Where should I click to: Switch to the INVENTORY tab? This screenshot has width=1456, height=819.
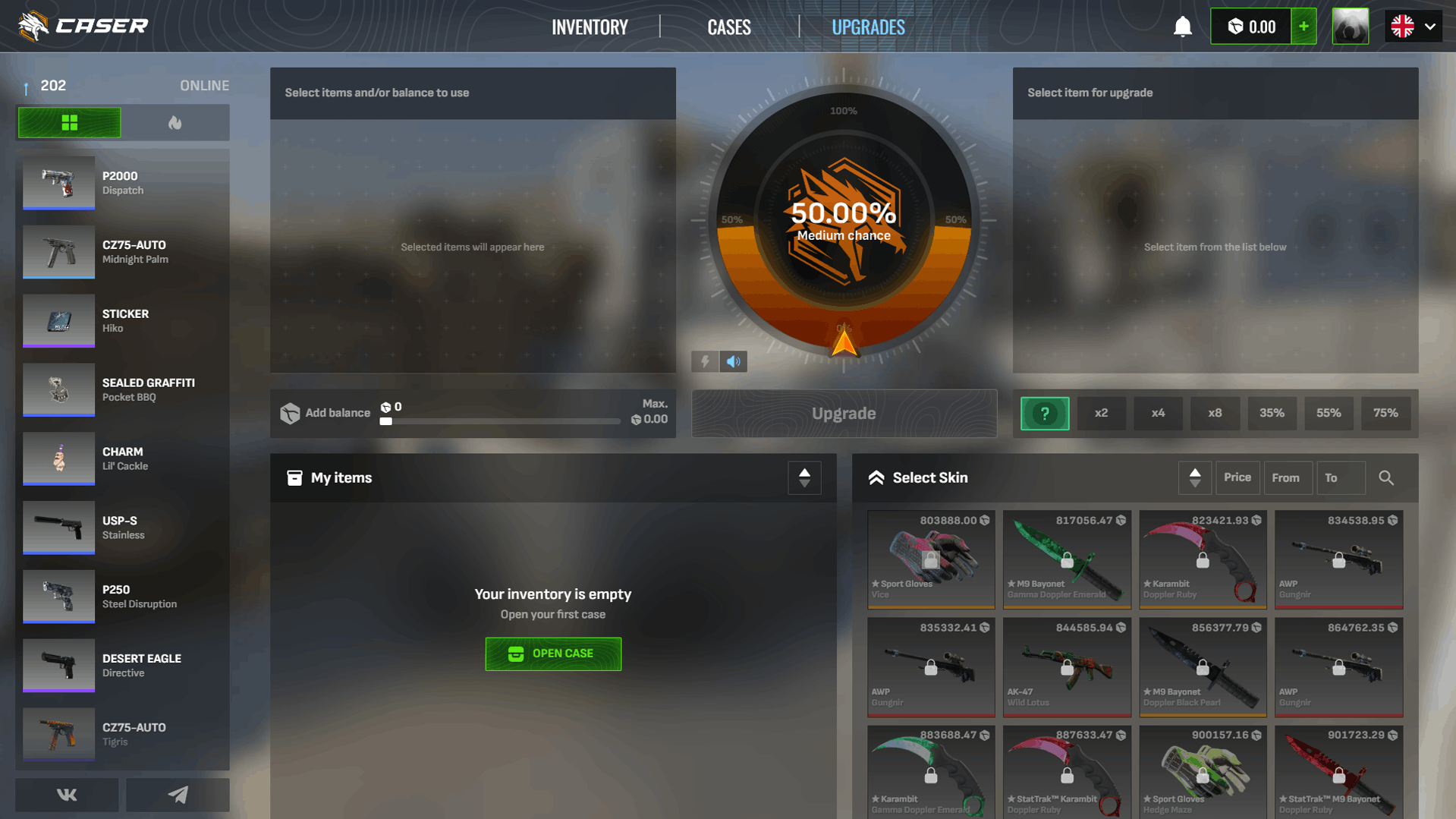click(x=590, y=26)
